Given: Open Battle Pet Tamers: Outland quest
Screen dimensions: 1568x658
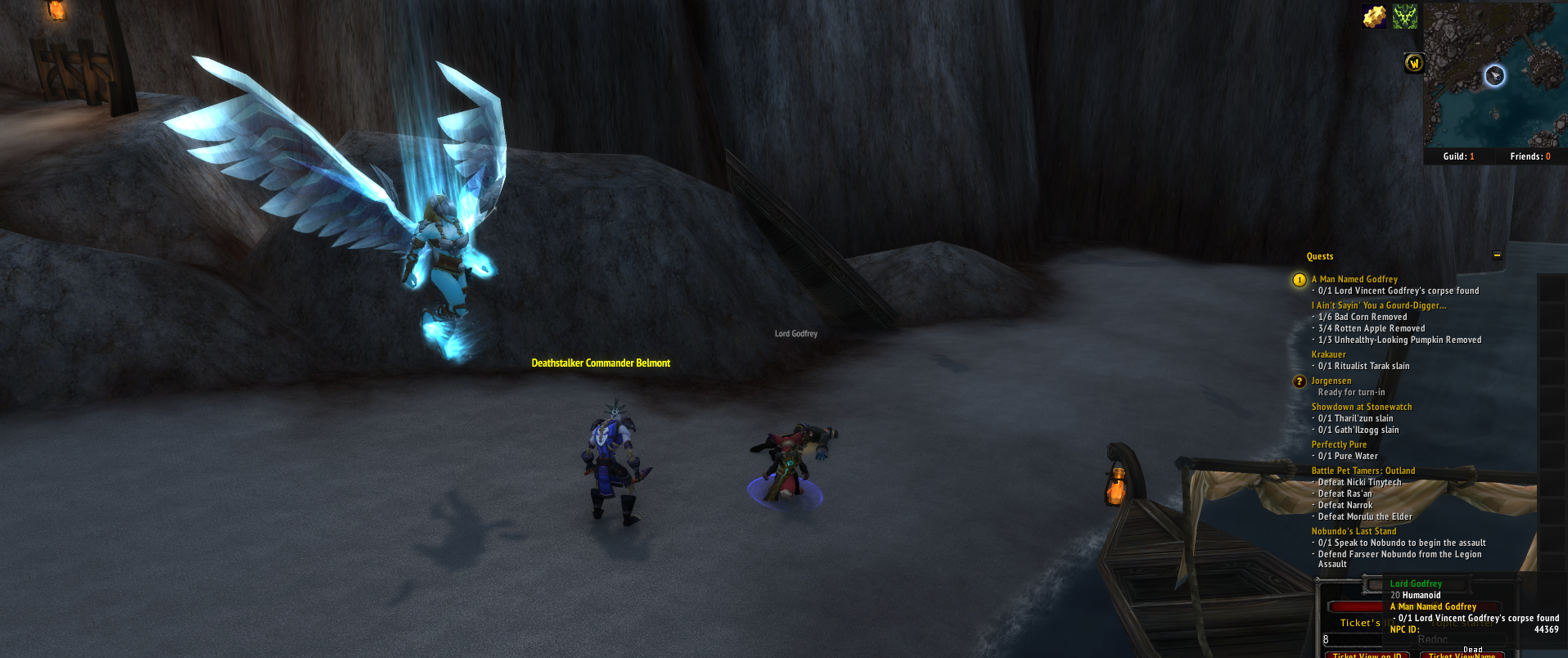Looking at the screenshot, I should 1363,471.
